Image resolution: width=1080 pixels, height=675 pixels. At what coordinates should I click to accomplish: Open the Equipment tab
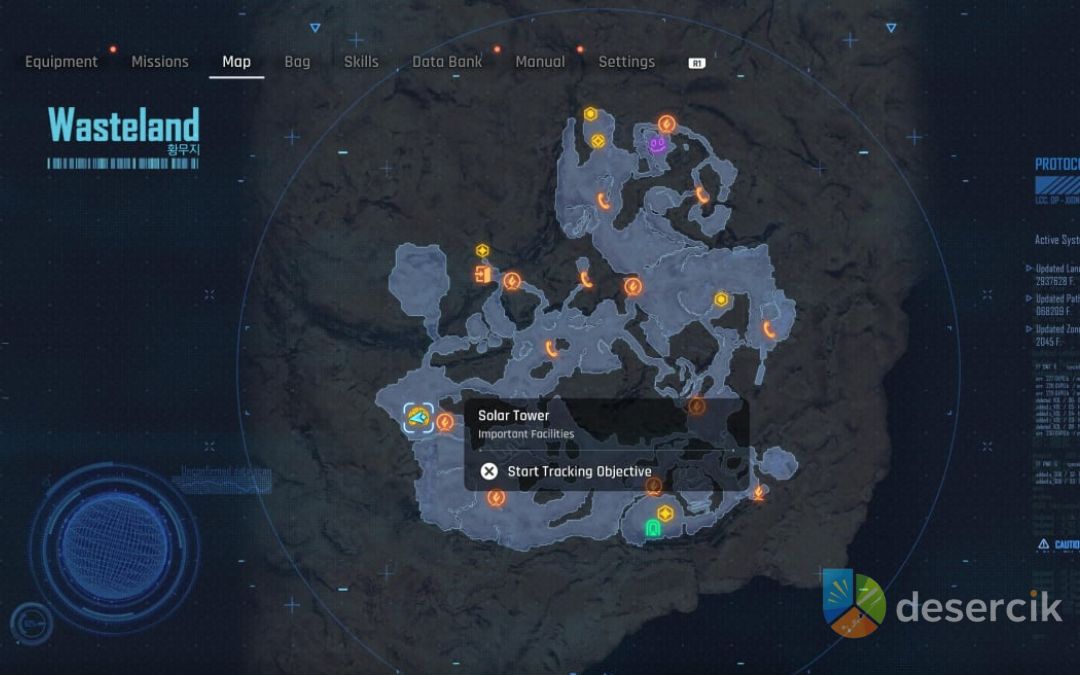(61, 62)
